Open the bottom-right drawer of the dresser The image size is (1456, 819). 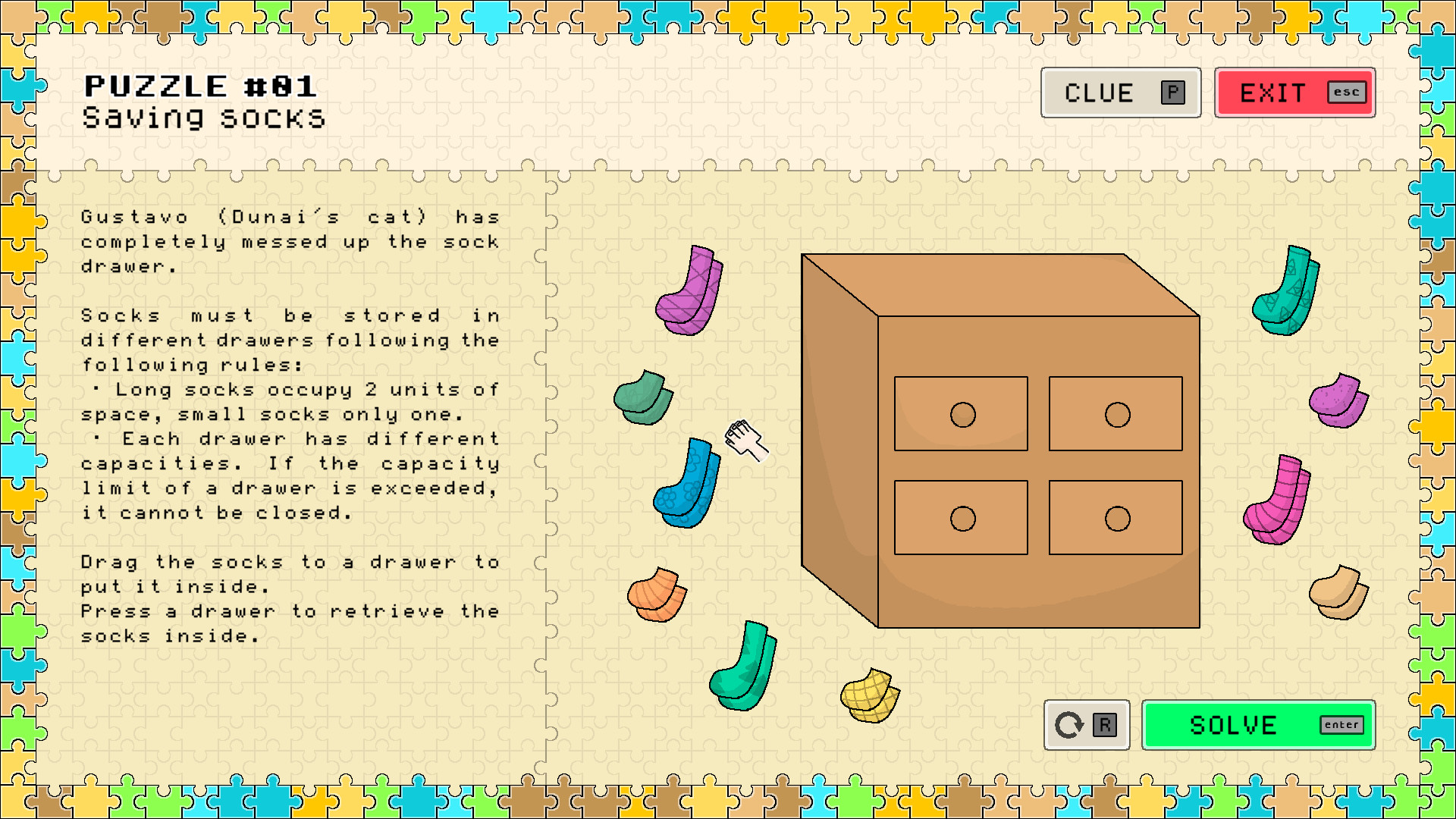pos(1115,516)
